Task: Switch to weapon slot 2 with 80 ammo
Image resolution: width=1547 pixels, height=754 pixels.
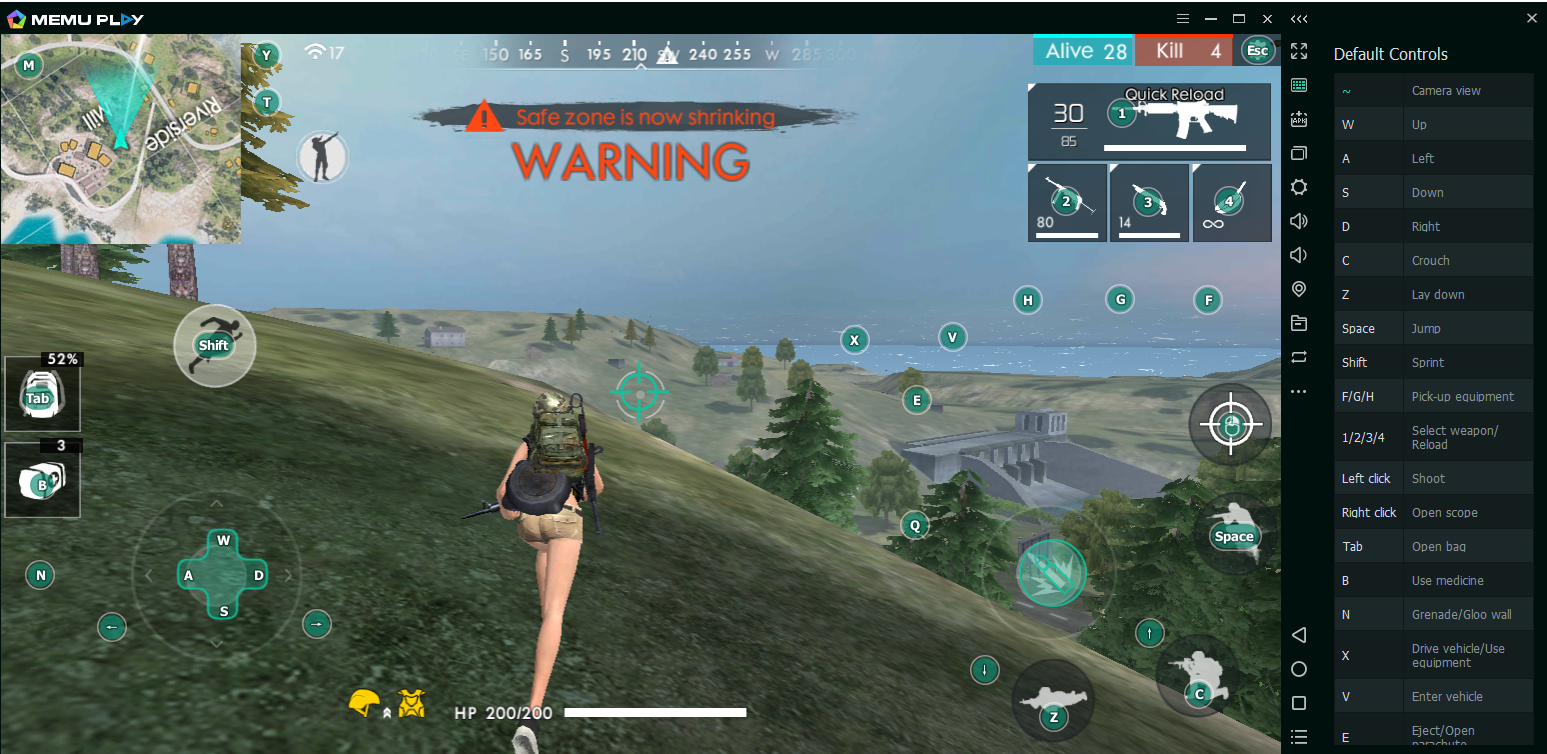Action: 1067,202
